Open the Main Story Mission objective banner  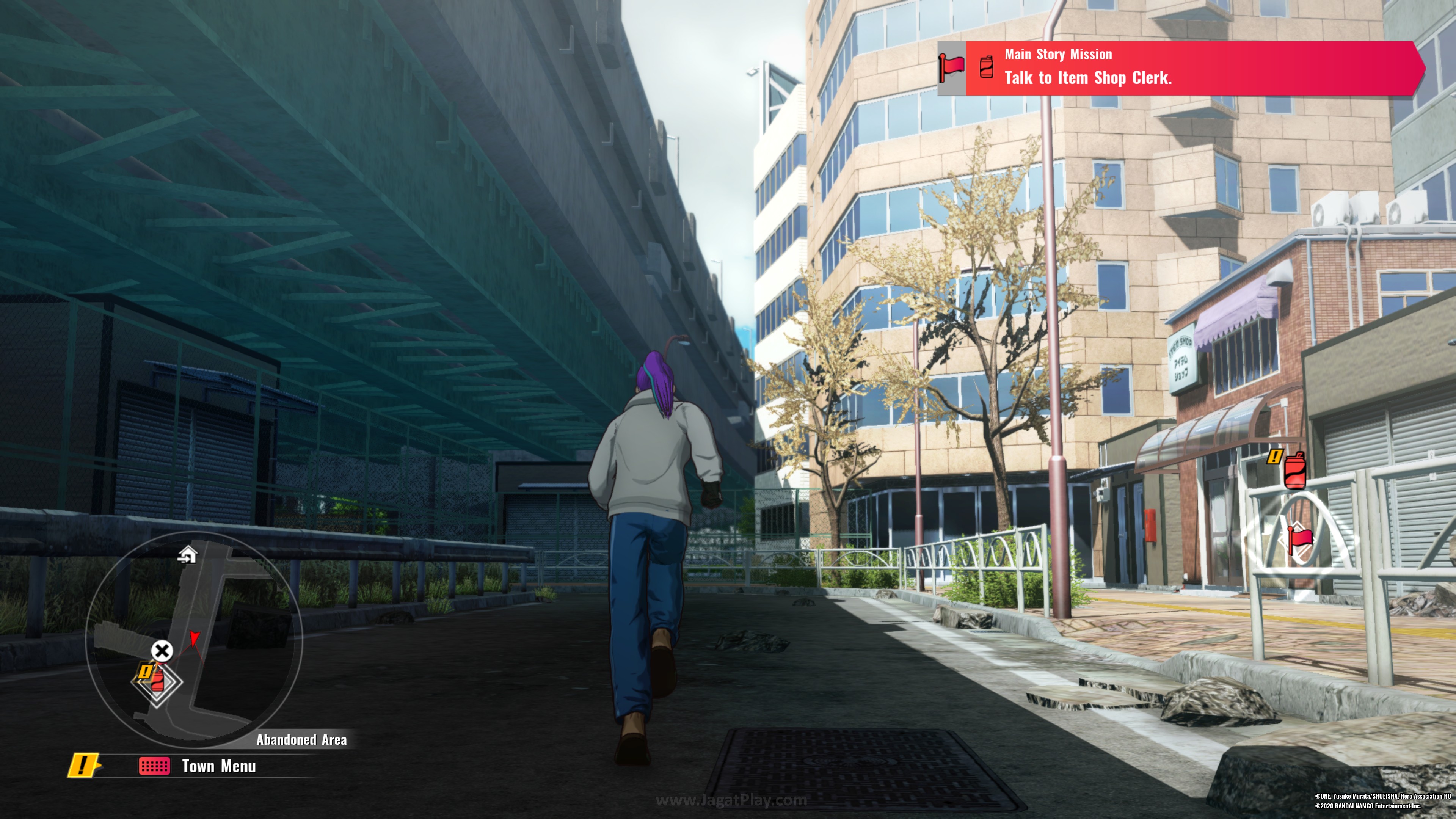[x=1181, y=68]
